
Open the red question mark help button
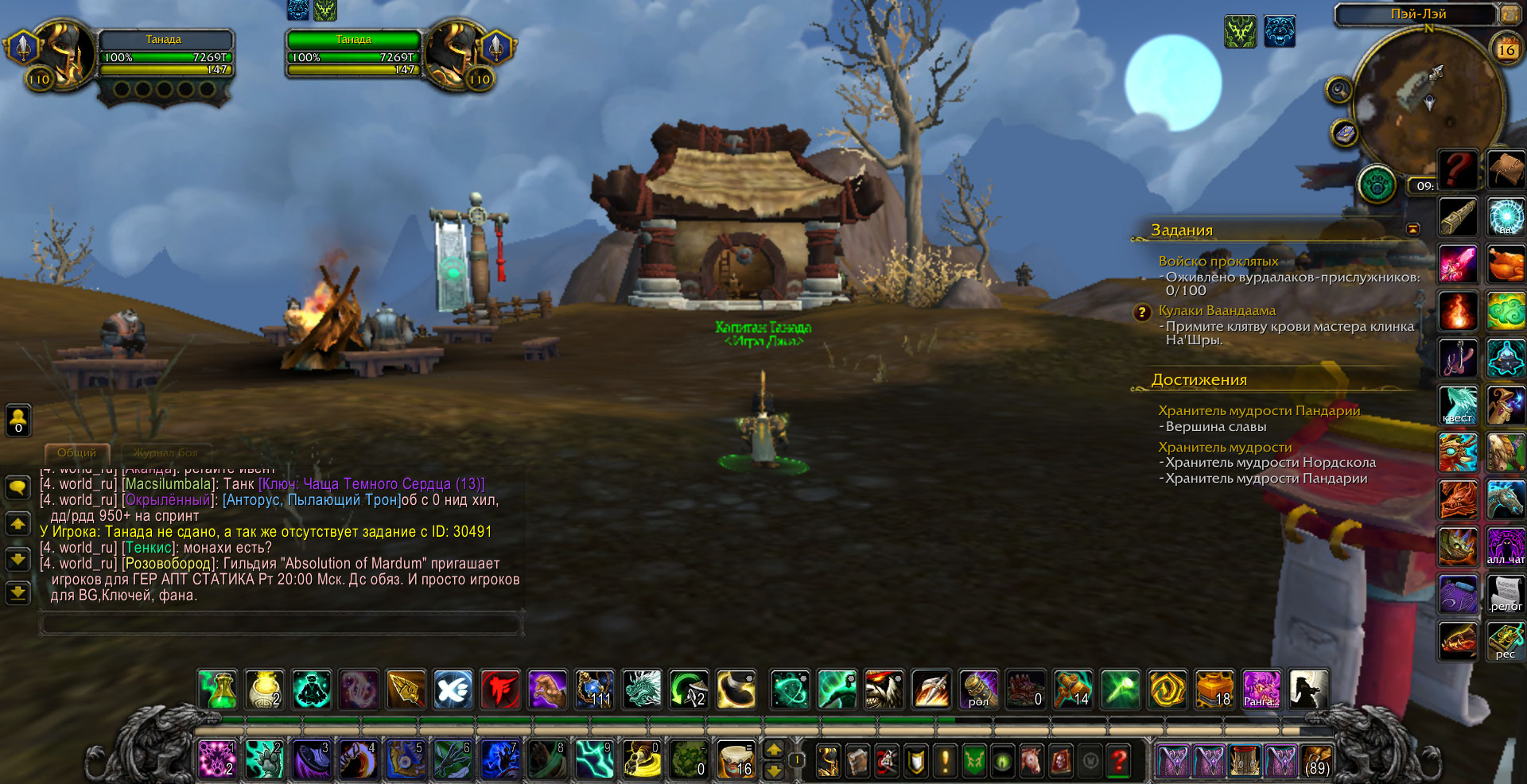coord(1118,761)
